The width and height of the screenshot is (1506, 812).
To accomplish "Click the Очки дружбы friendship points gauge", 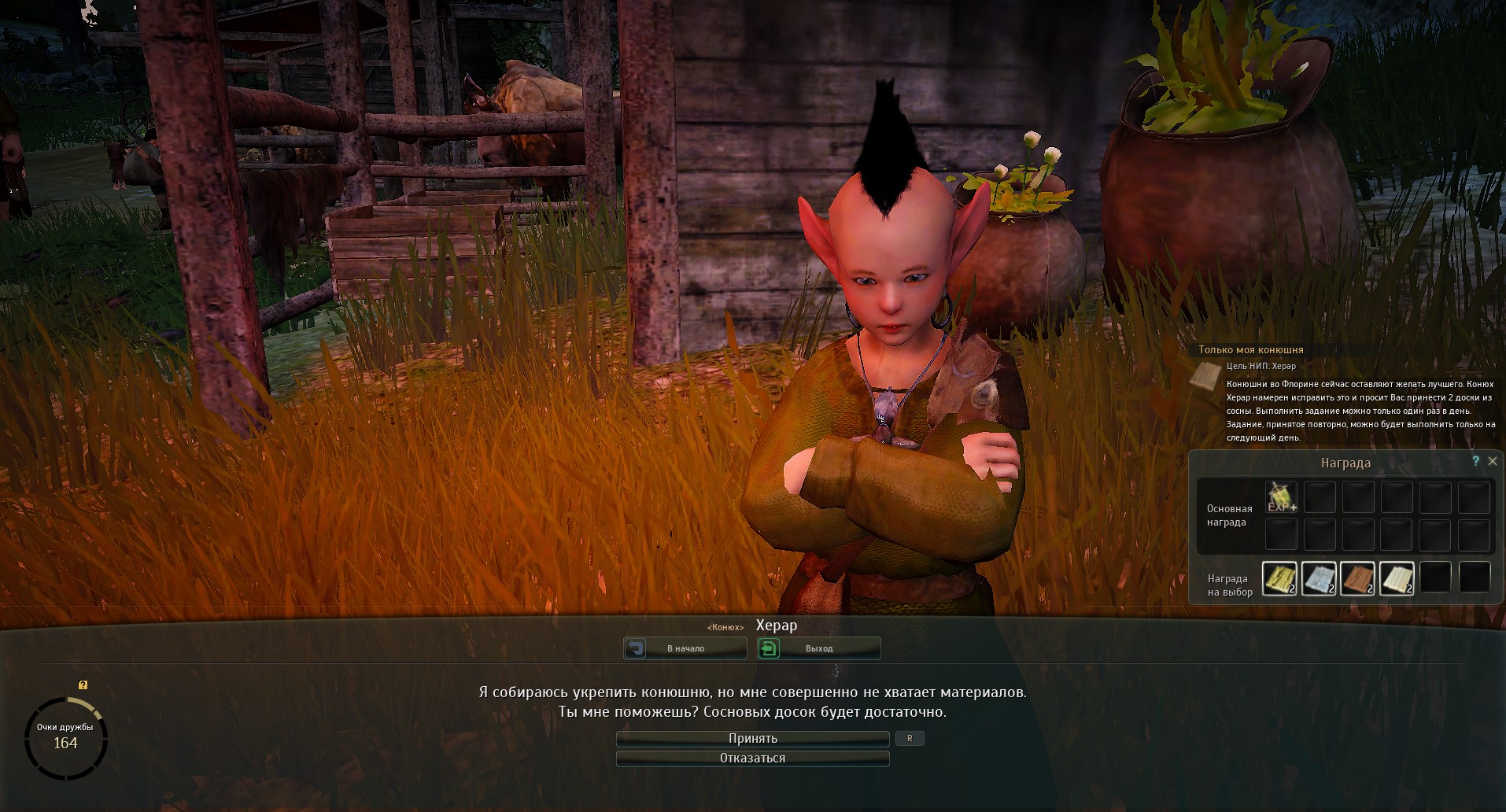I will pos(66,738).
